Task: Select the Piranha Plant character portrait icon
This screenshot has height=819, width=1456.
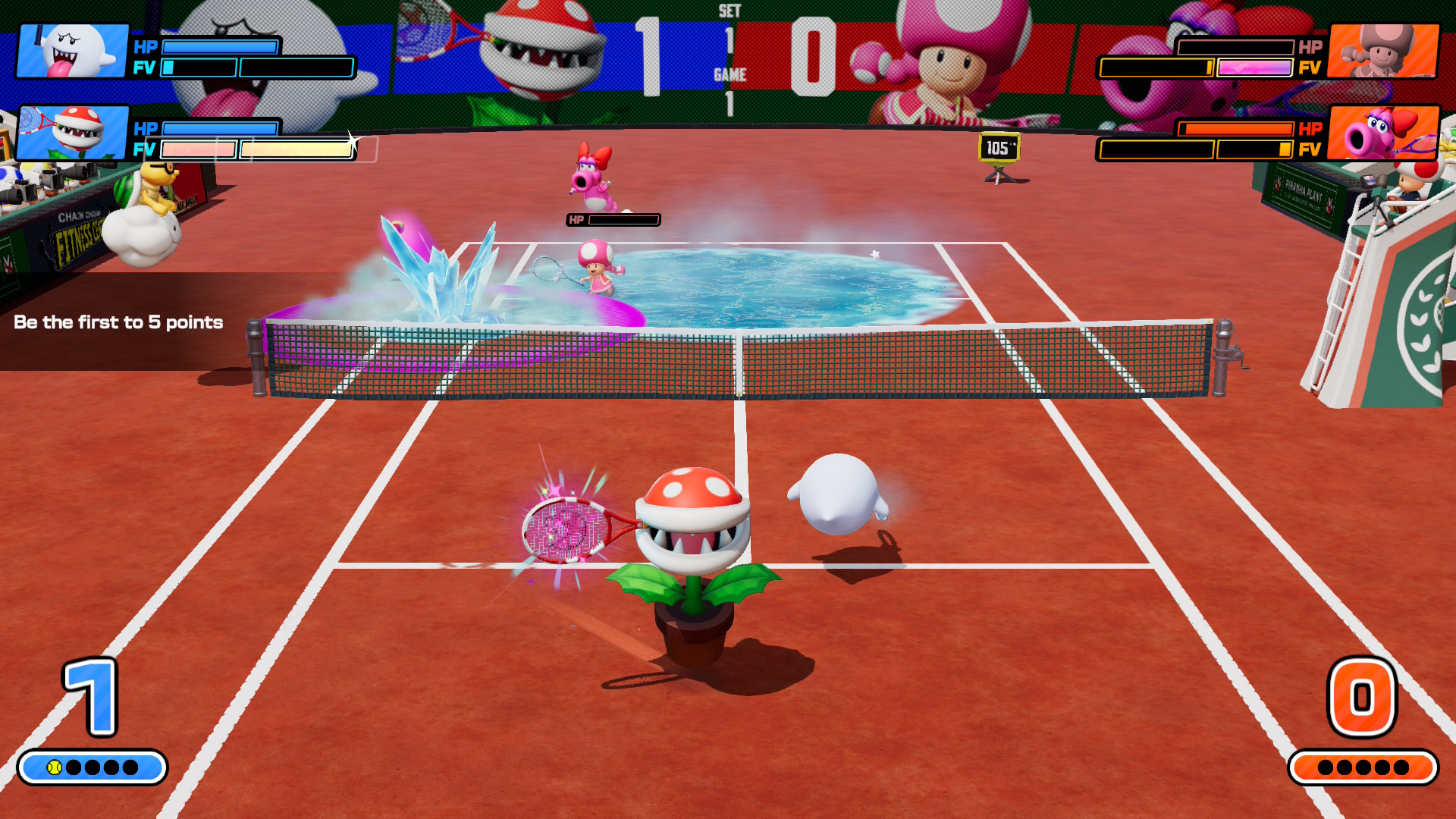Action: 74,134
